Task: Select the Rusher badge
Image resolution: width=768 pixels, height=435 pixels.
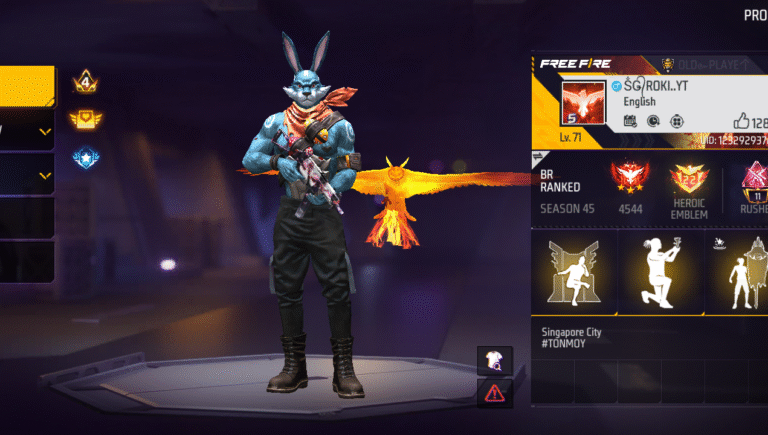Action: 749,183
